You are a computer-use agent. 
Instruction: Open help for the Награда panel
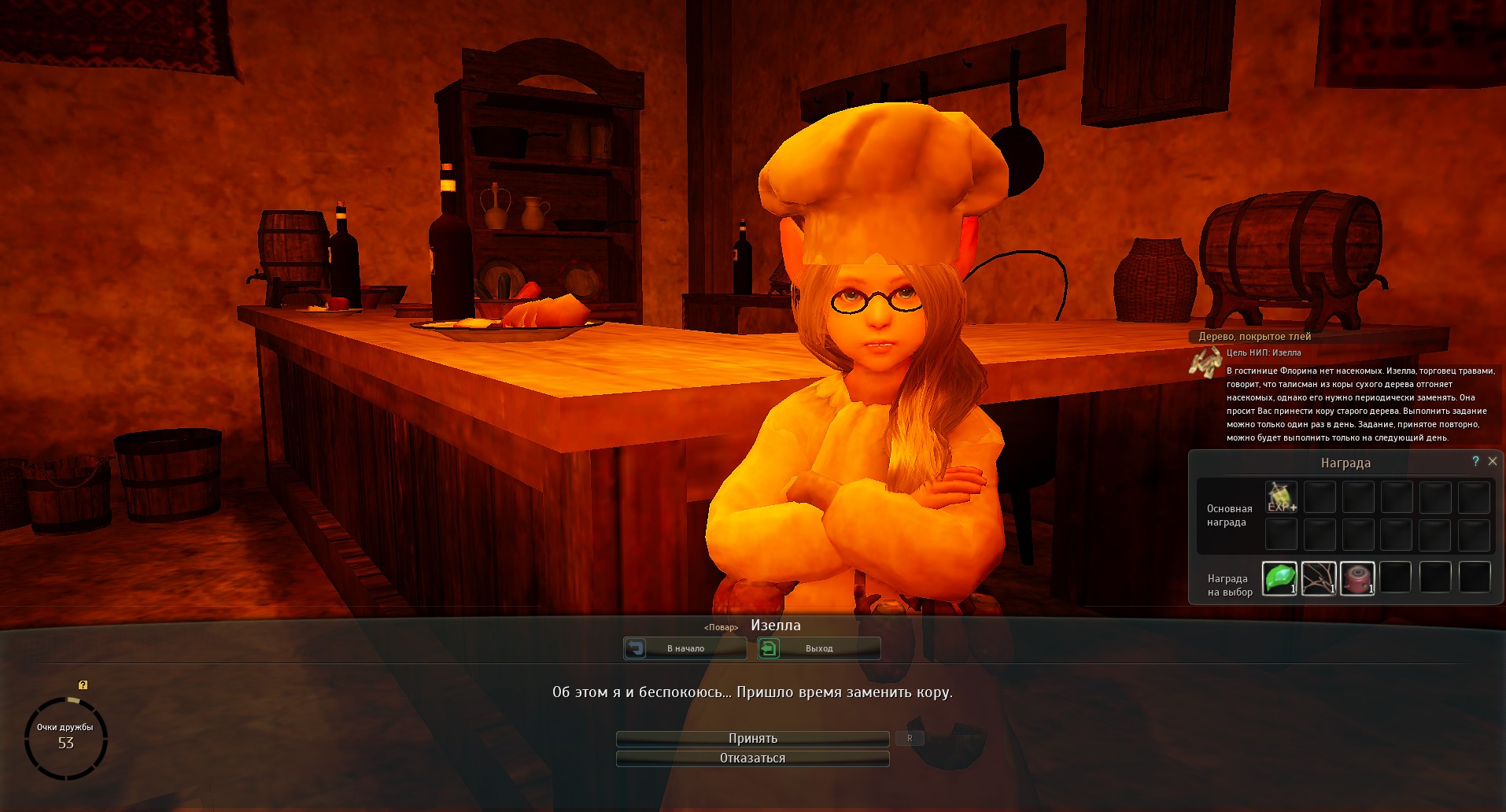point(1475,461)
